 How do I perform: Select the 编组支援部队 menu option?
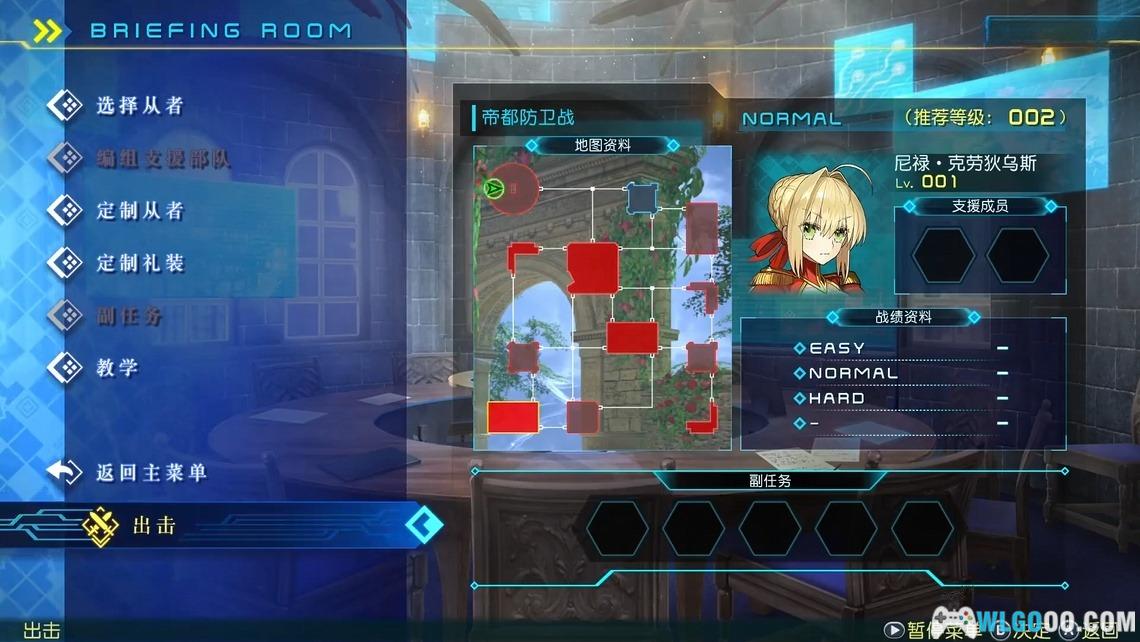pos(162,158)
